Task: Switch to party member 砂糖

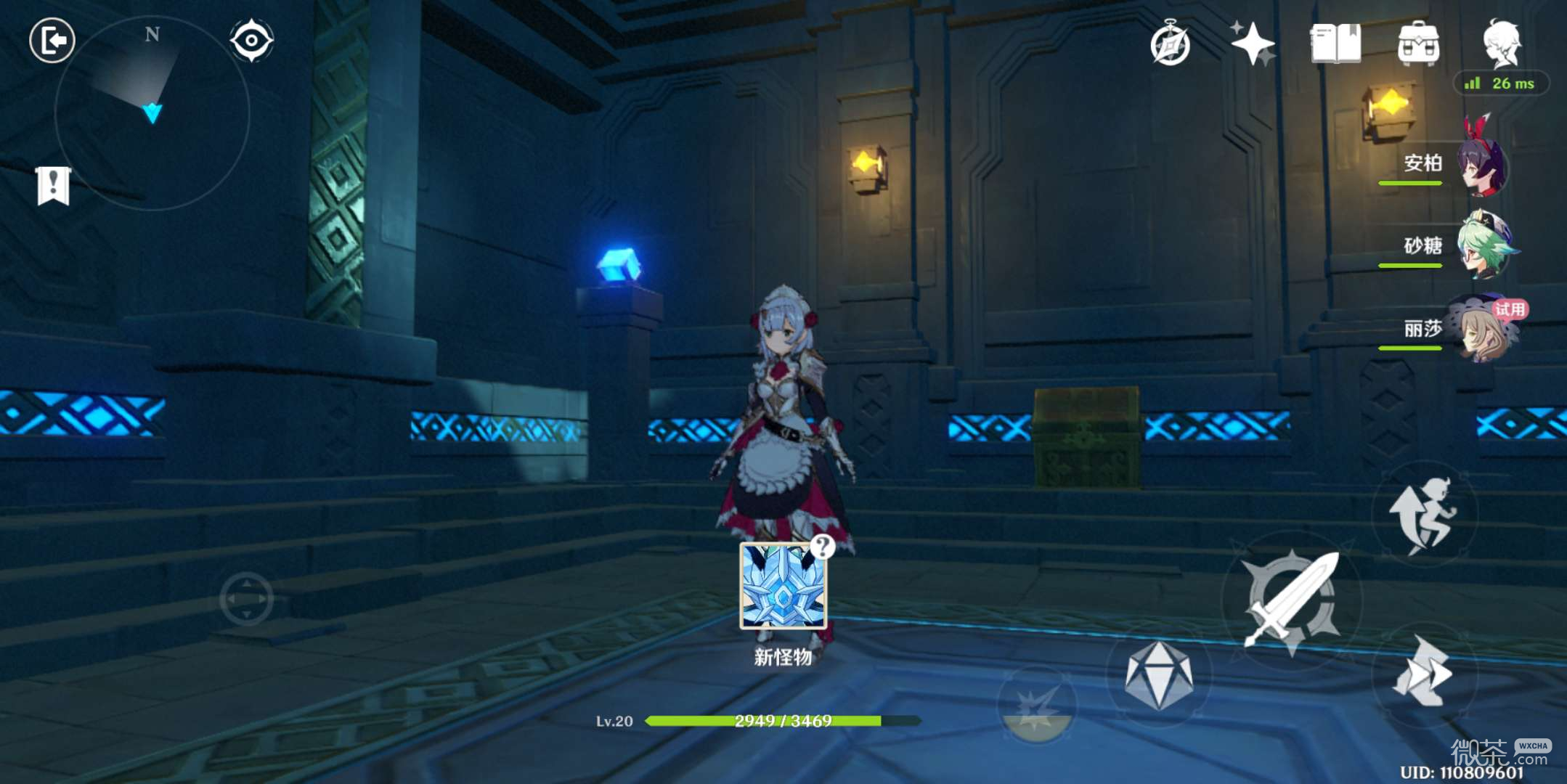Action: pos(1484,247)
